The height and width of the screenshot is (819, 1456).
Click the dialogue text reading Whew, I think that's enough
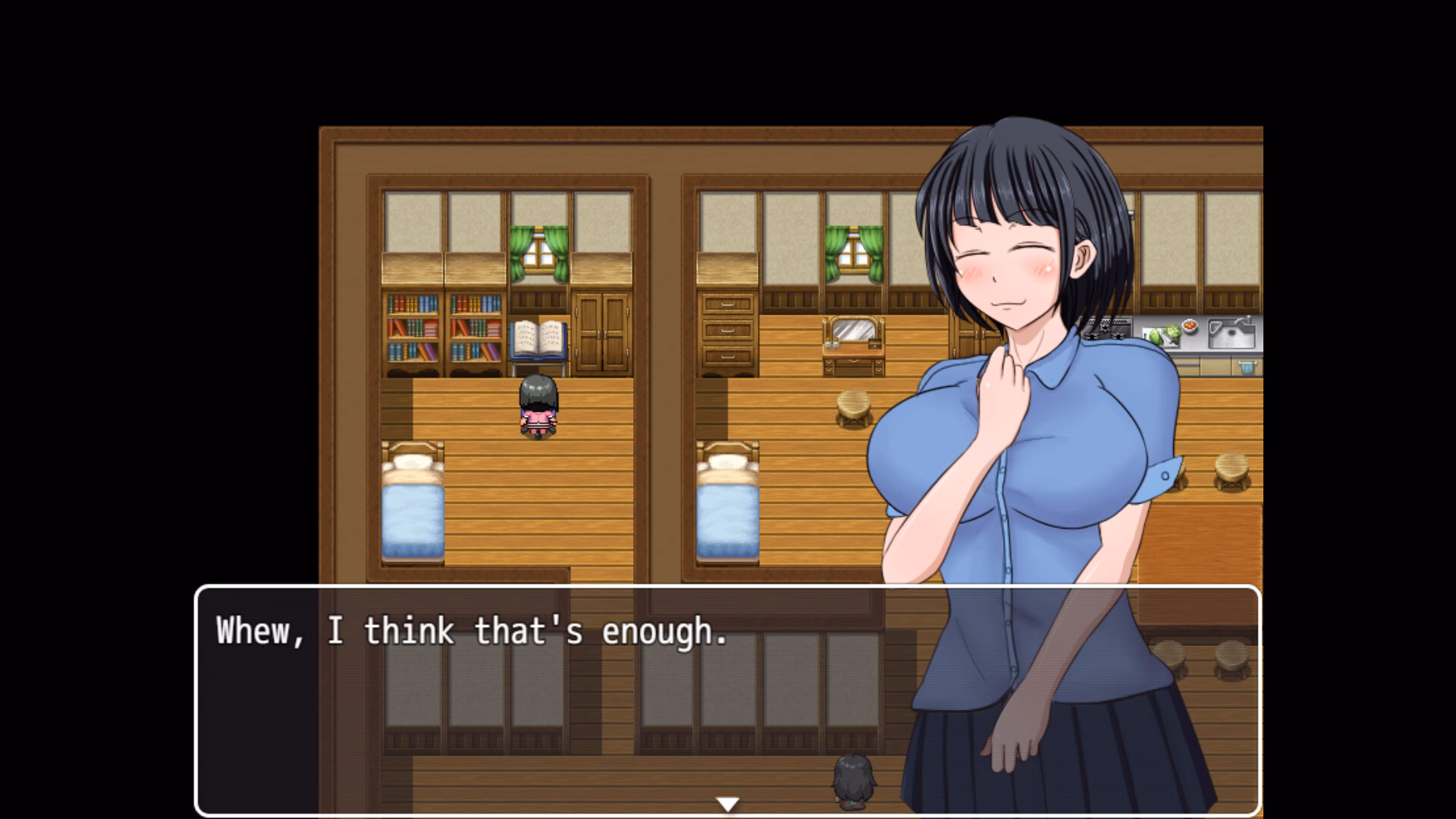470,631
